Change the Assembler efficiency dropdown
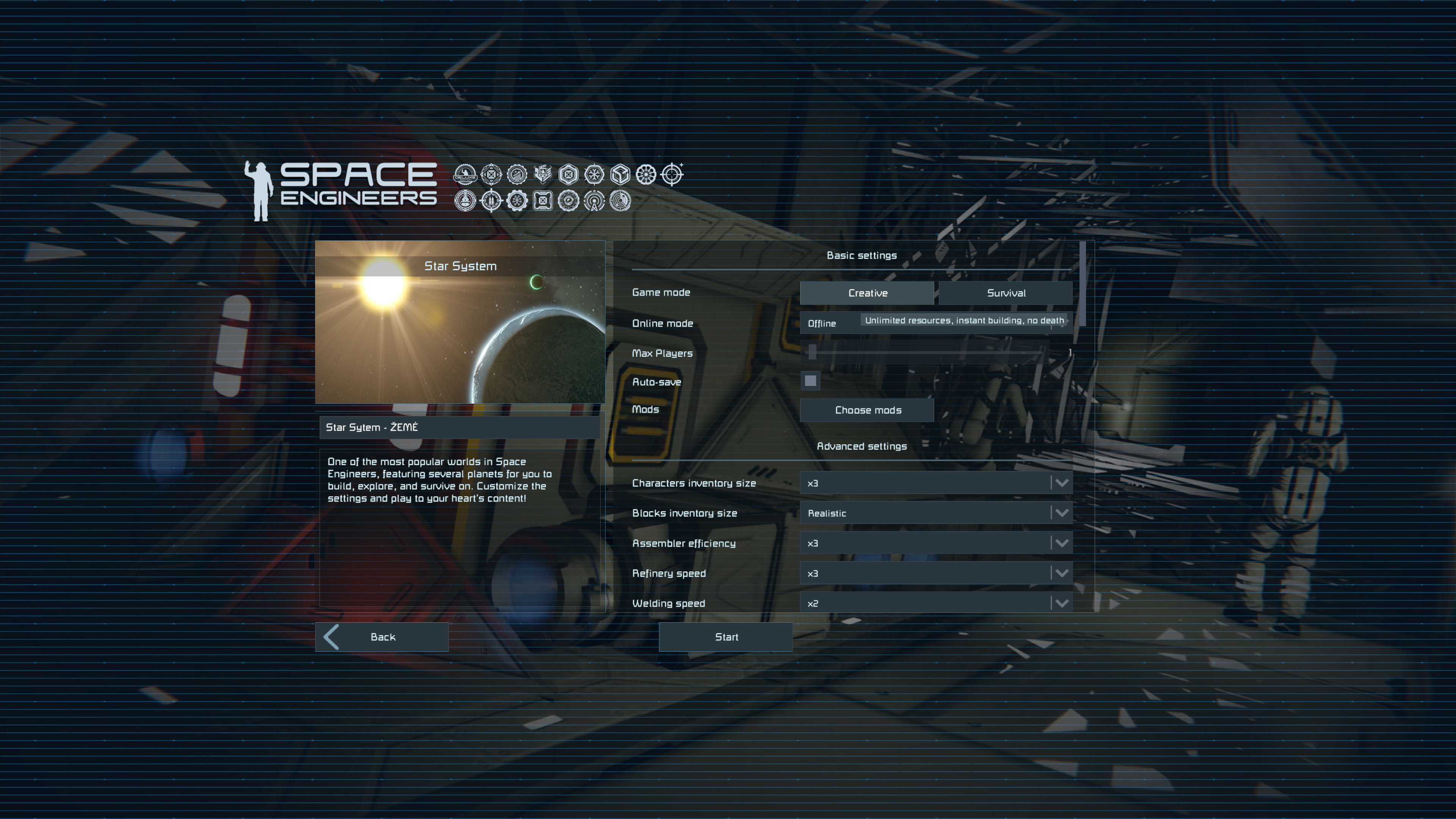1456x819 pixels. (935, 543)
